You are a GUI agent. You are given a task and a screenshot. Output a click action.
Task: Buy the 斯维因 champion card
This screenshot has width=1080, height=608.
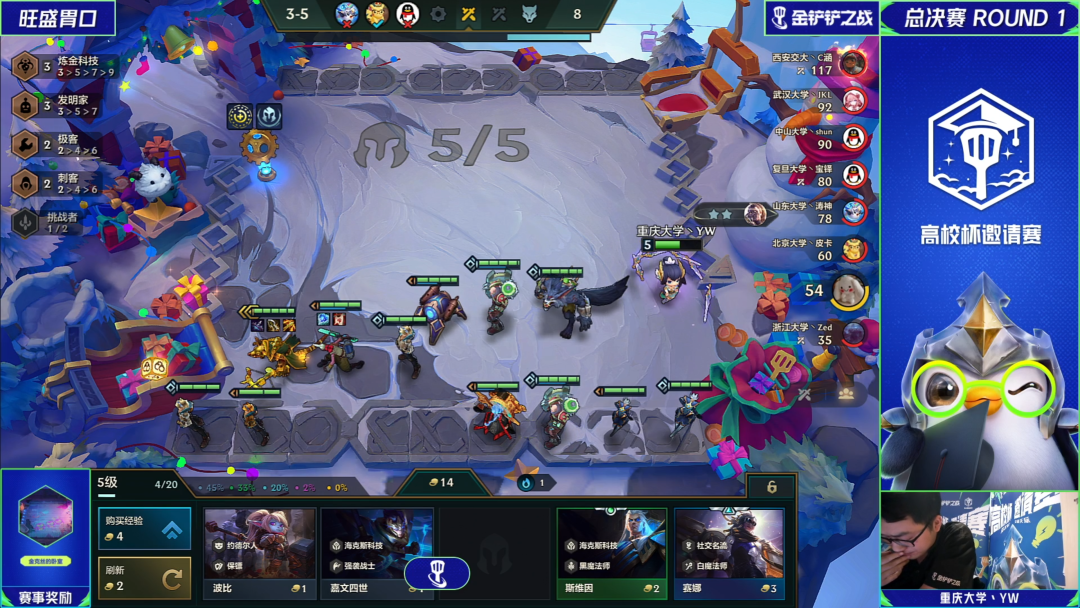click(x=611, y=551)
